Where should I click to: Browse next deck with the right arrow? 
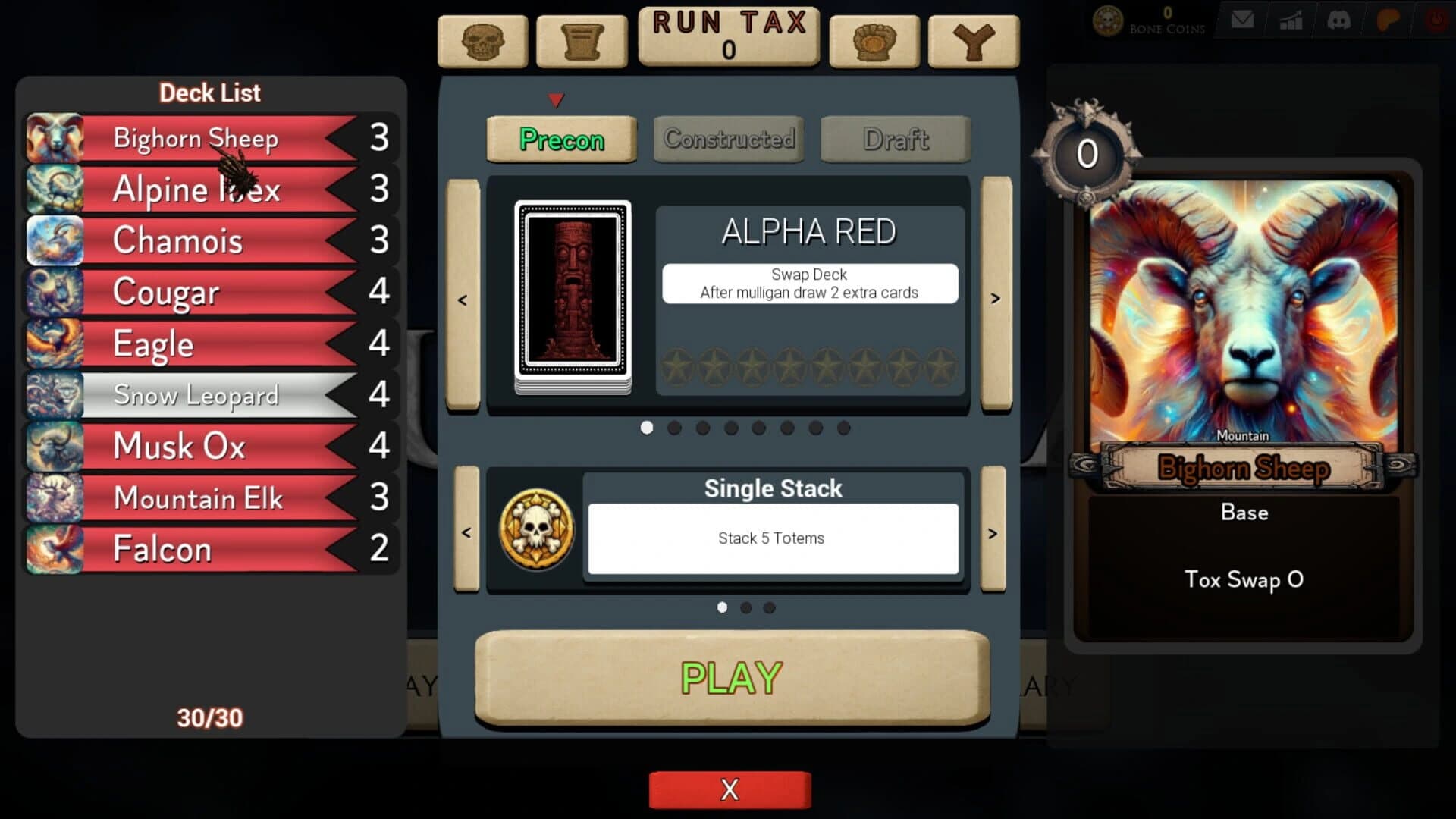pos(995,298)
